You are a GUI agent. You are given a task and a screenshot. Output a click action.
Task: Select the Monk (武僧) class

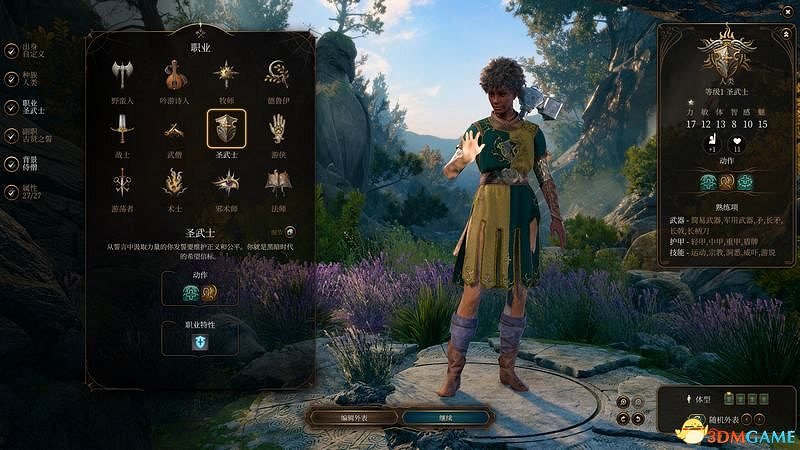pyautogui.click(x=174, y=130)
